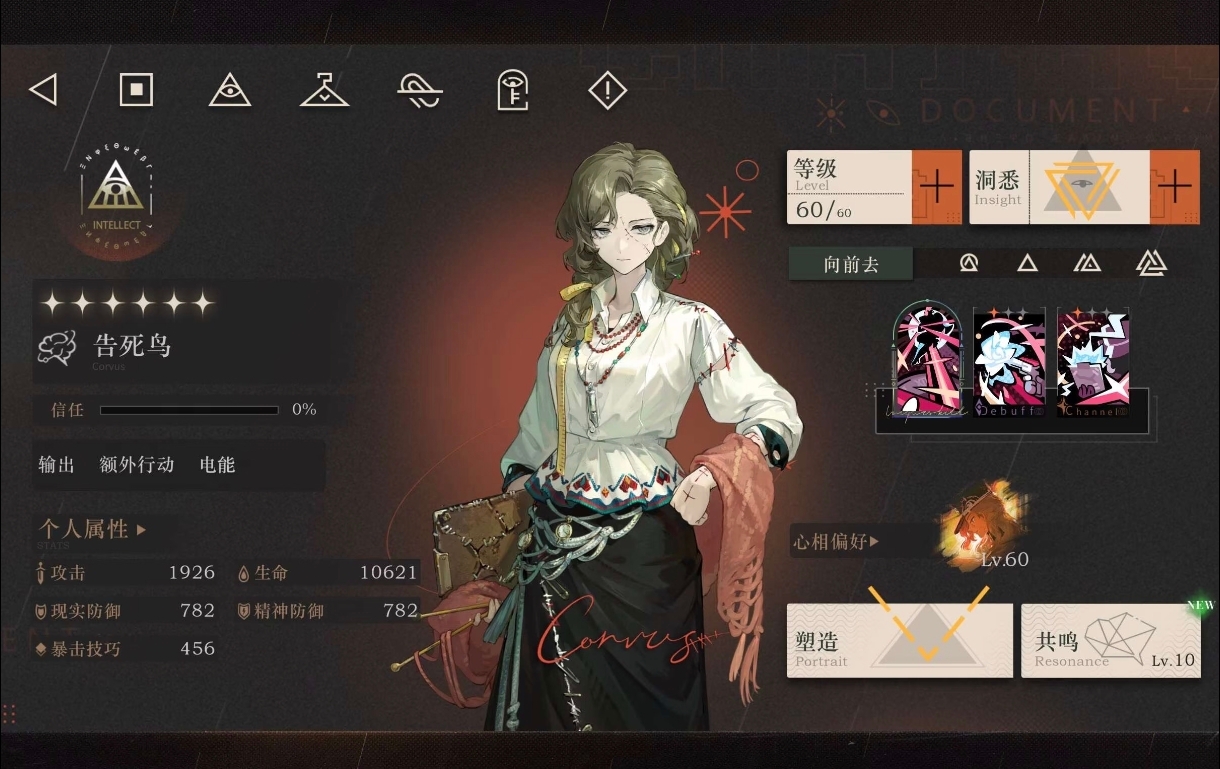Open 心相偏好 psychube preference
1220x769 pixels.
836,542
